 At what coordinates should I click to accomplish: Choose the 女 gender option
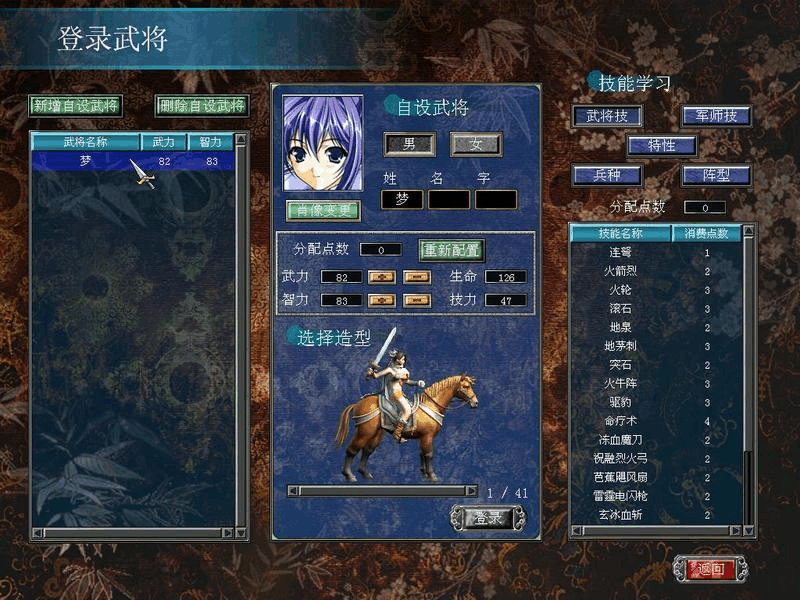tap(475, 144)
